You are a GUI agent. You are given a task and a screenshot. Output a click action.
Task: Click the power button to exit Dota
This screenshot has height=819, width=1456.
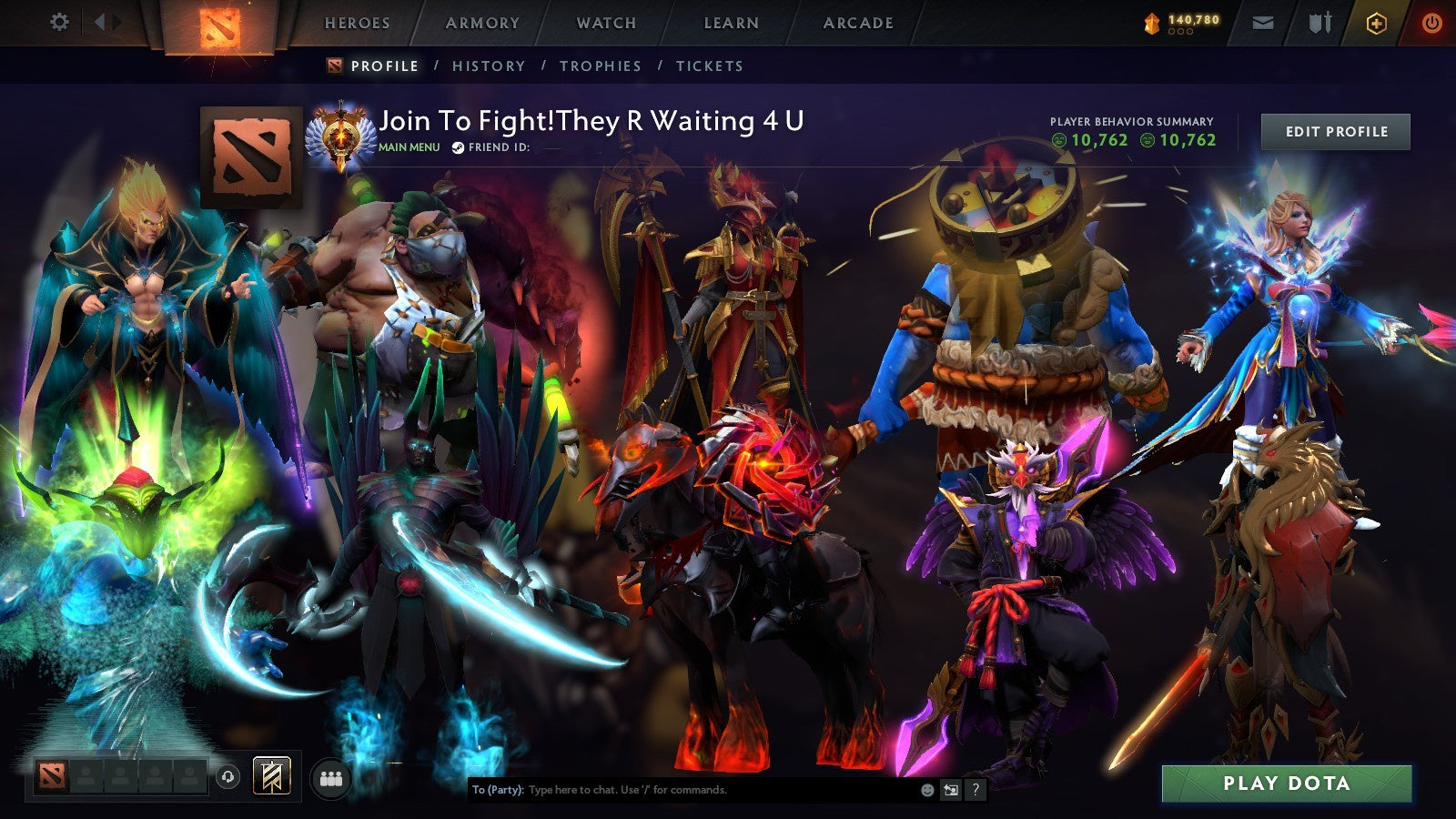(x=1431, y=22)
